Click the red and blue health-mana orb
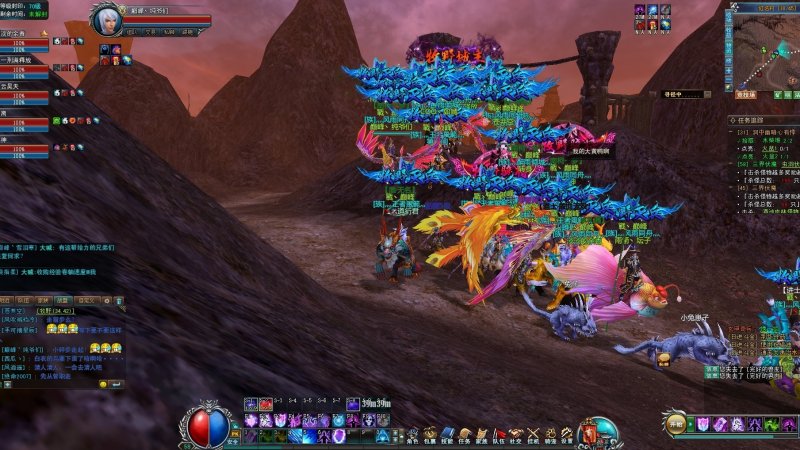The height and width of the screenshot is (450, 800). click(x=210, y=427)
